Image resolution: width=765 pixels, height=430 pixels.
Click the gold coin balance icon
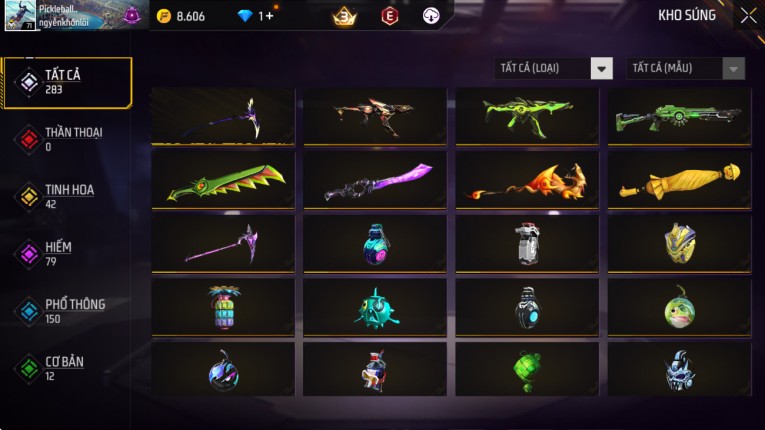pos(164,16)
